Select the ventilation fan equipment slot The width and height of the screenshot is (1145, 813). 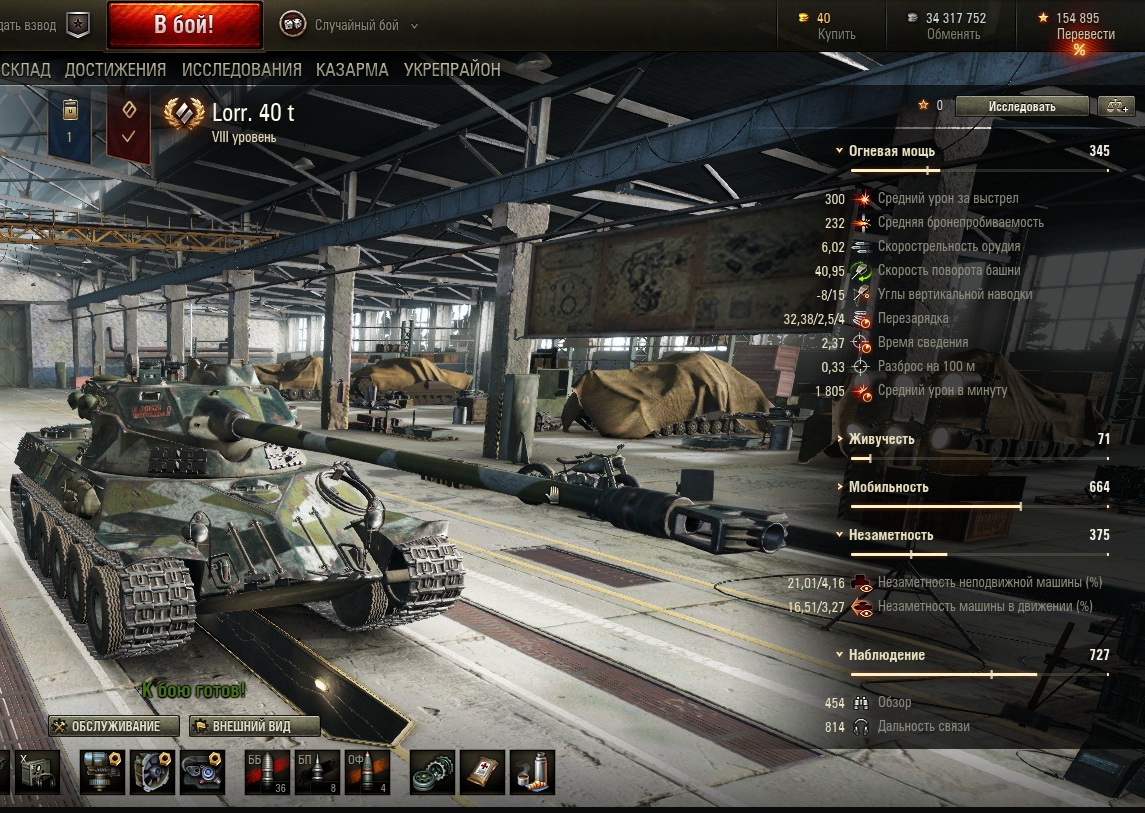(x=152, y=773)
